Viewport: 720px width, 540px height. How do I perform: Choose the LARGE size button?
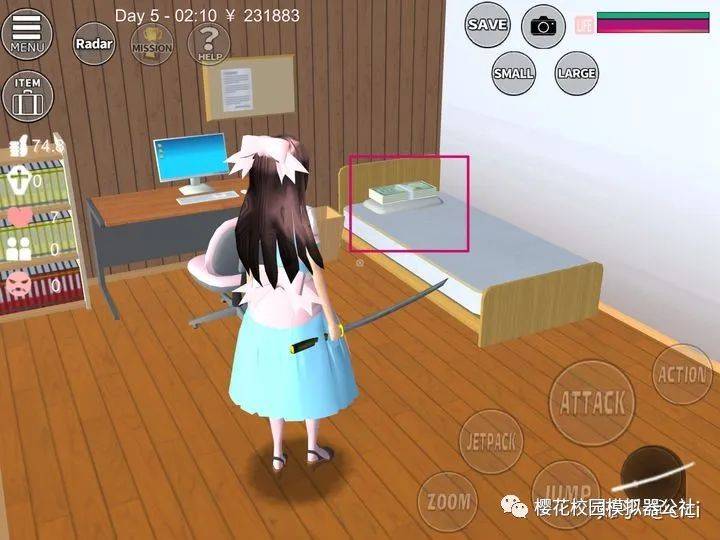(x=576, y=73)
